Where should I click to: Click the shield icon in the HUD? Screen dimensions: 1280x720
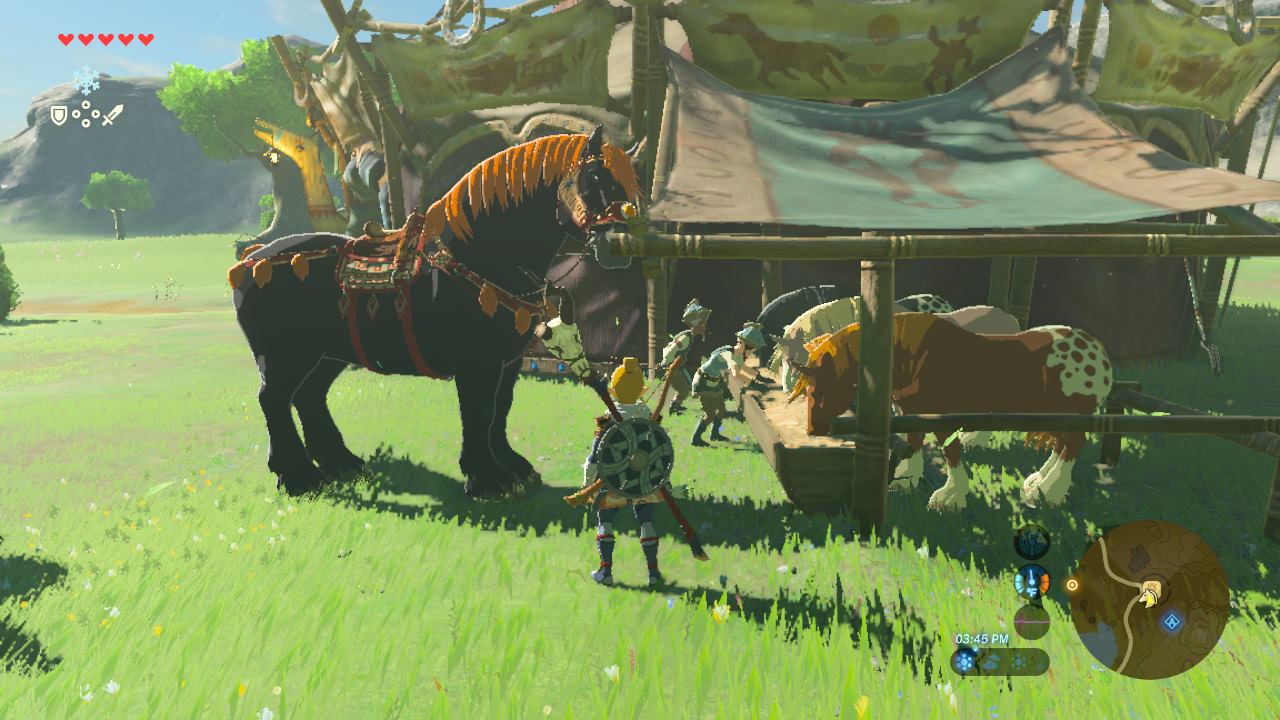tap(60, 116)
